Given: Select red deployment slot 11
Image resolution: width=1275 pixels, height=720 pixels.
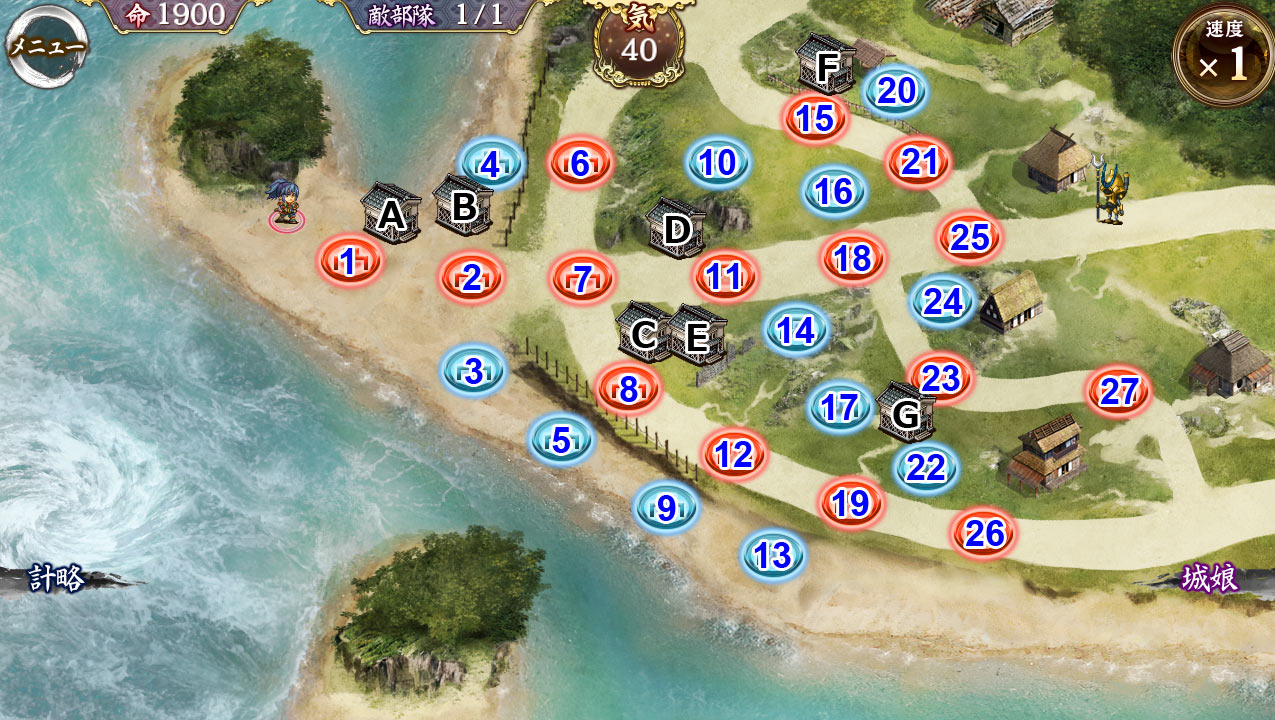Looking at the screenshot, I should (x=725, y=277).
